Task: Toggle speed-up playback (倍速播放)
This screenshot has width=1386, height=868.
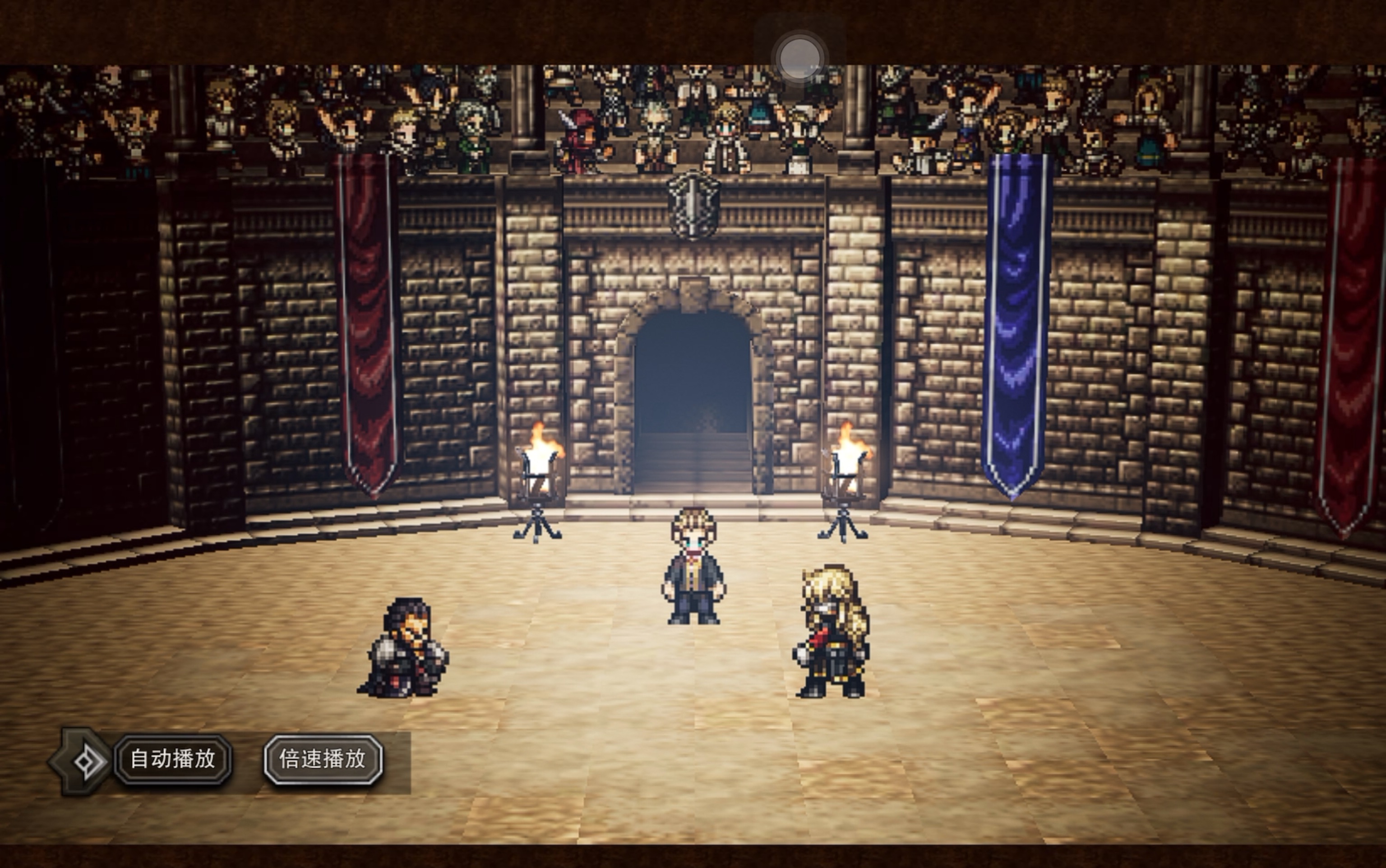Action: point(323,760)
